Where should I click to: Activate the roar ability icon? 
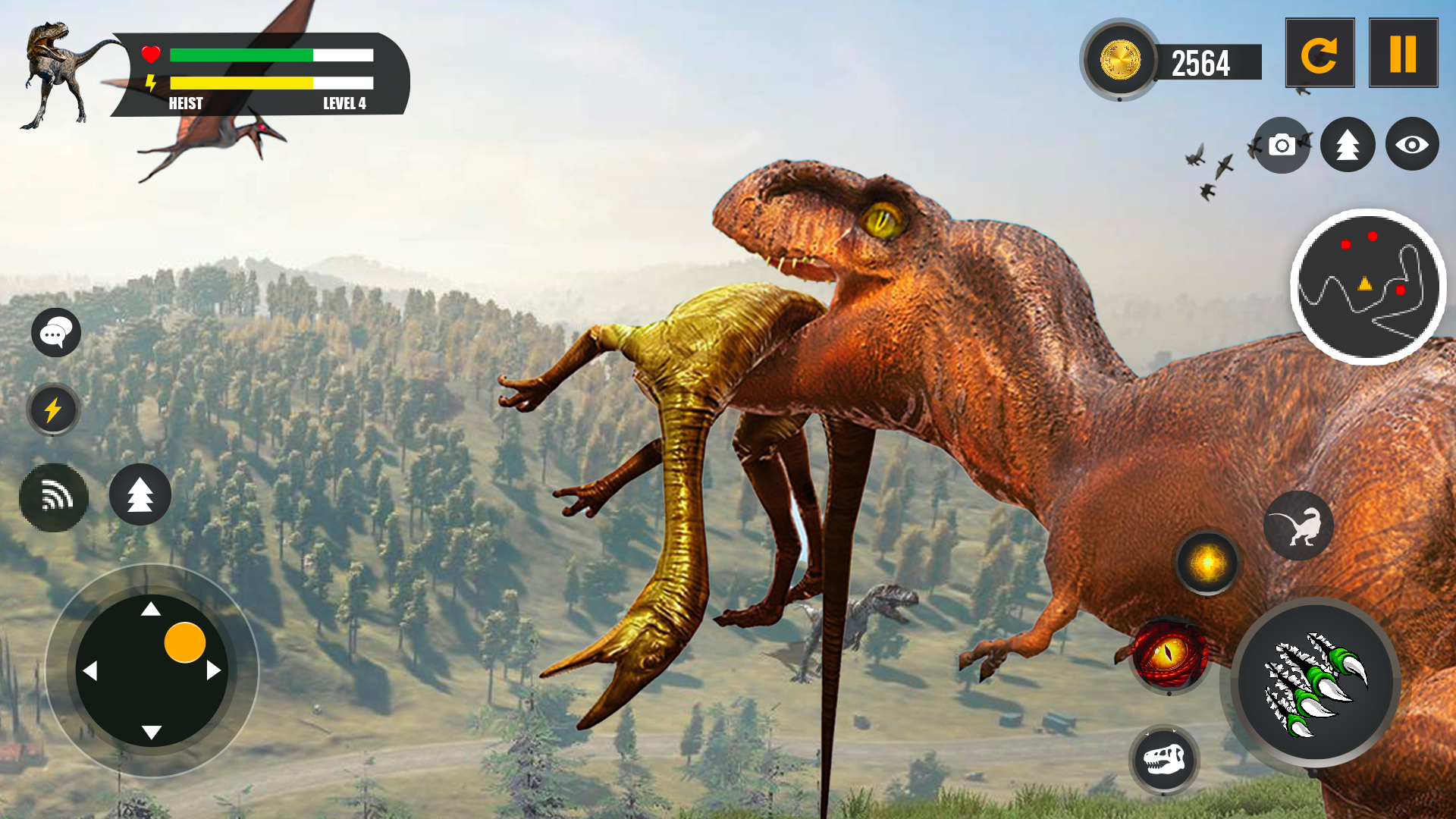[x=53, y=497]
